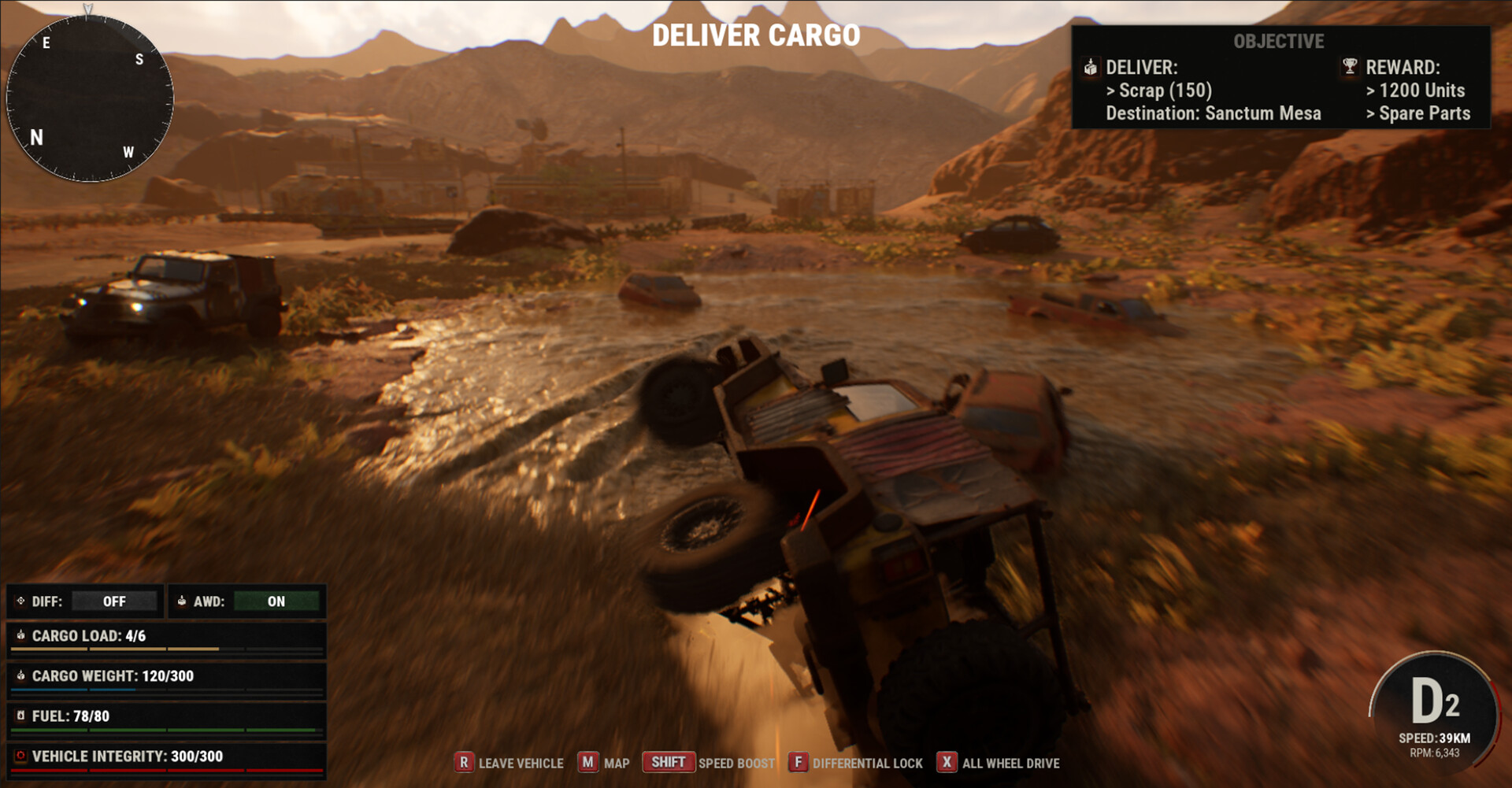Image resolution: width=1512 pixels, height=788 pixels.
Task: Click the Cargo Weight anchor icon
Action: click(21, 675)
